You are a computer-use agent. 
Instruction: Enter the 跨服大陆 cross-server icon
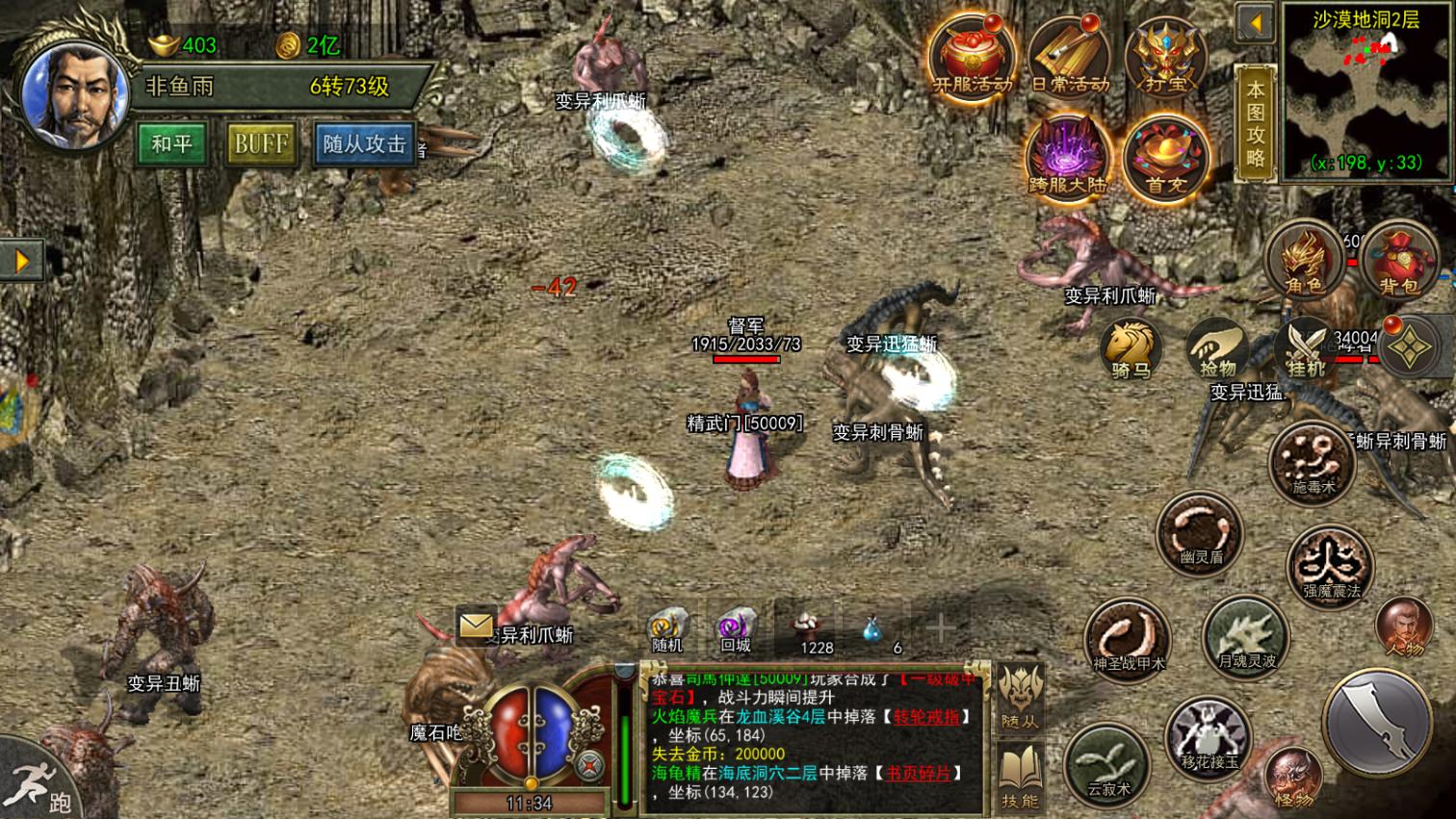1067,157
